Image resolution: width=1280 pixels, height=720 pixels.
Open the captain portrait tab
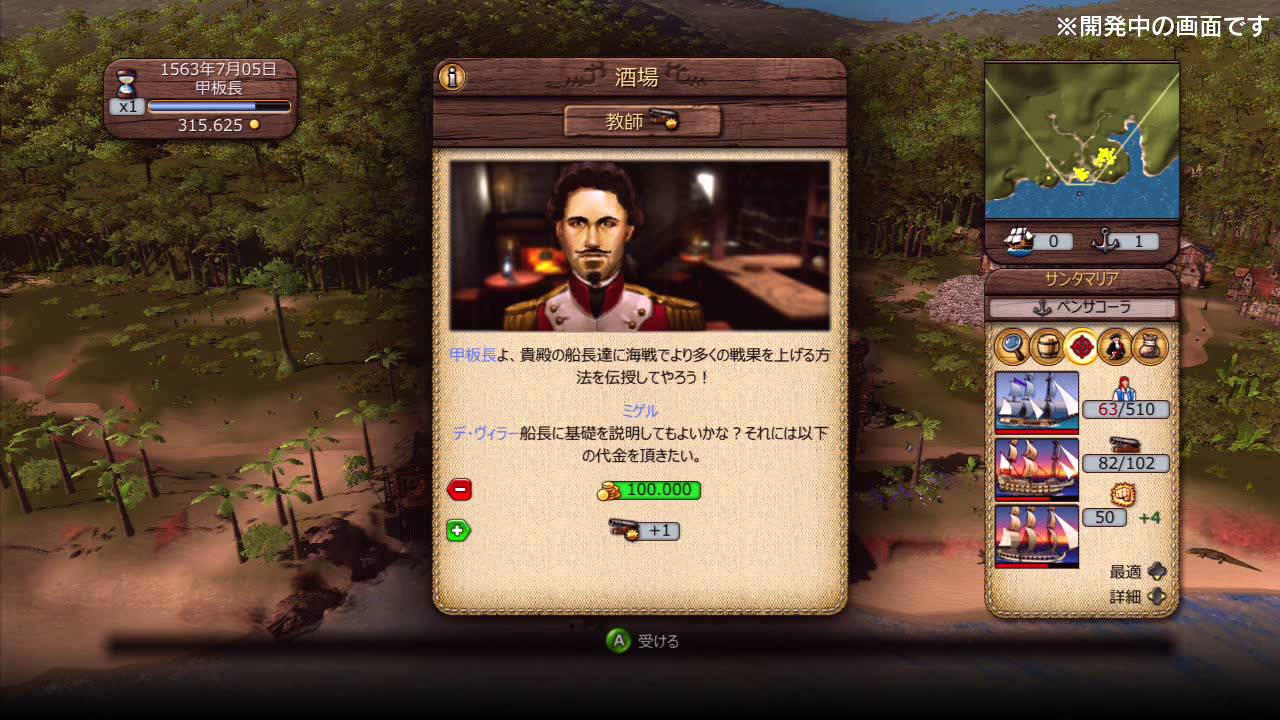pyautogui.click(x=1115, y=346)
